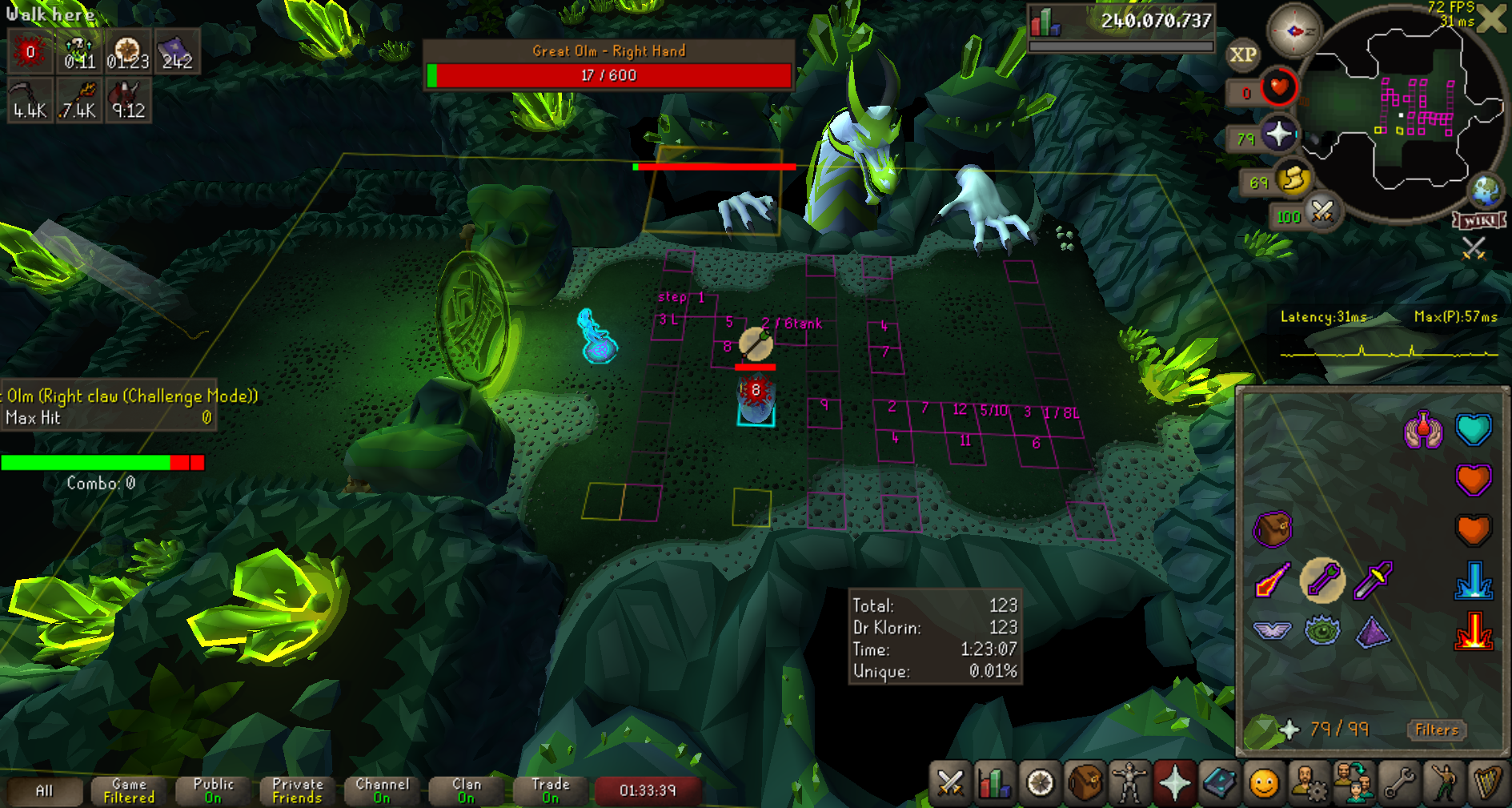
Task: Select the Clan chat filter tab
Action: click(467, 790)
